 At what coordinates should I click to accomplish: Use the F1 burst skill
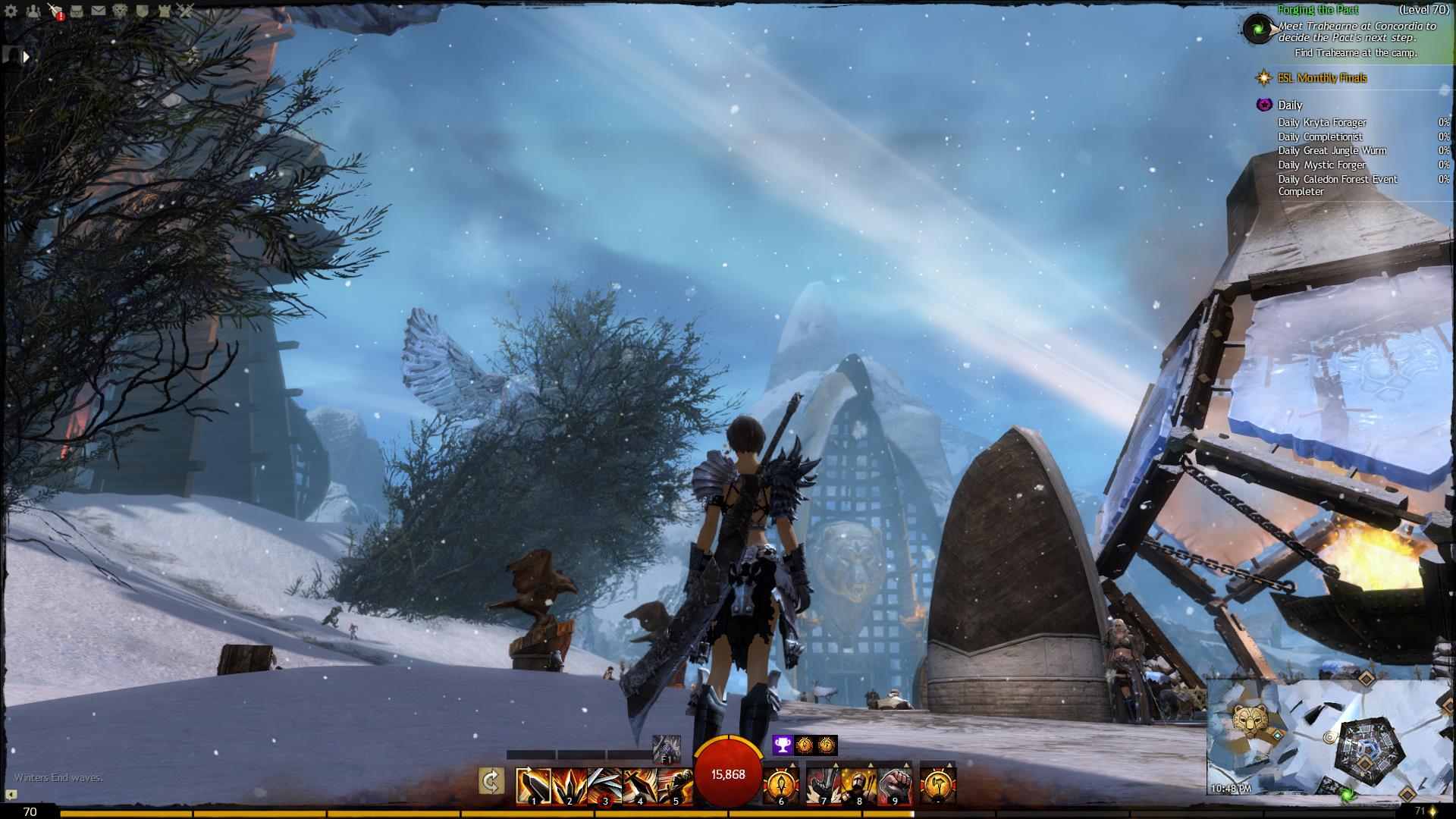tap(667, 748)
